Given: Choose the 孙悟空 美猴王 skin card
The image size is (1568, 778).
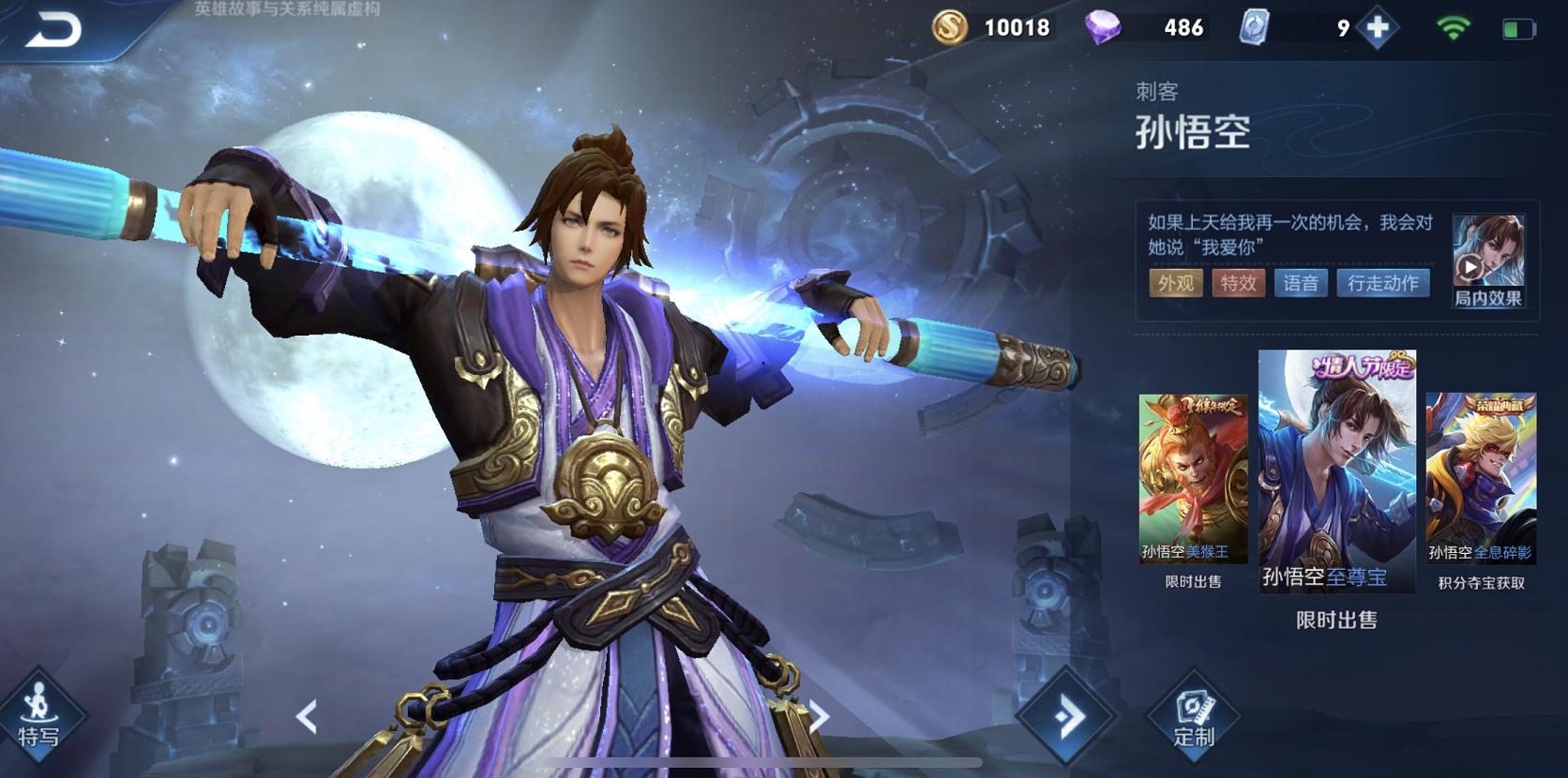Looking at the screenshot, I should tap(1193, 478).
